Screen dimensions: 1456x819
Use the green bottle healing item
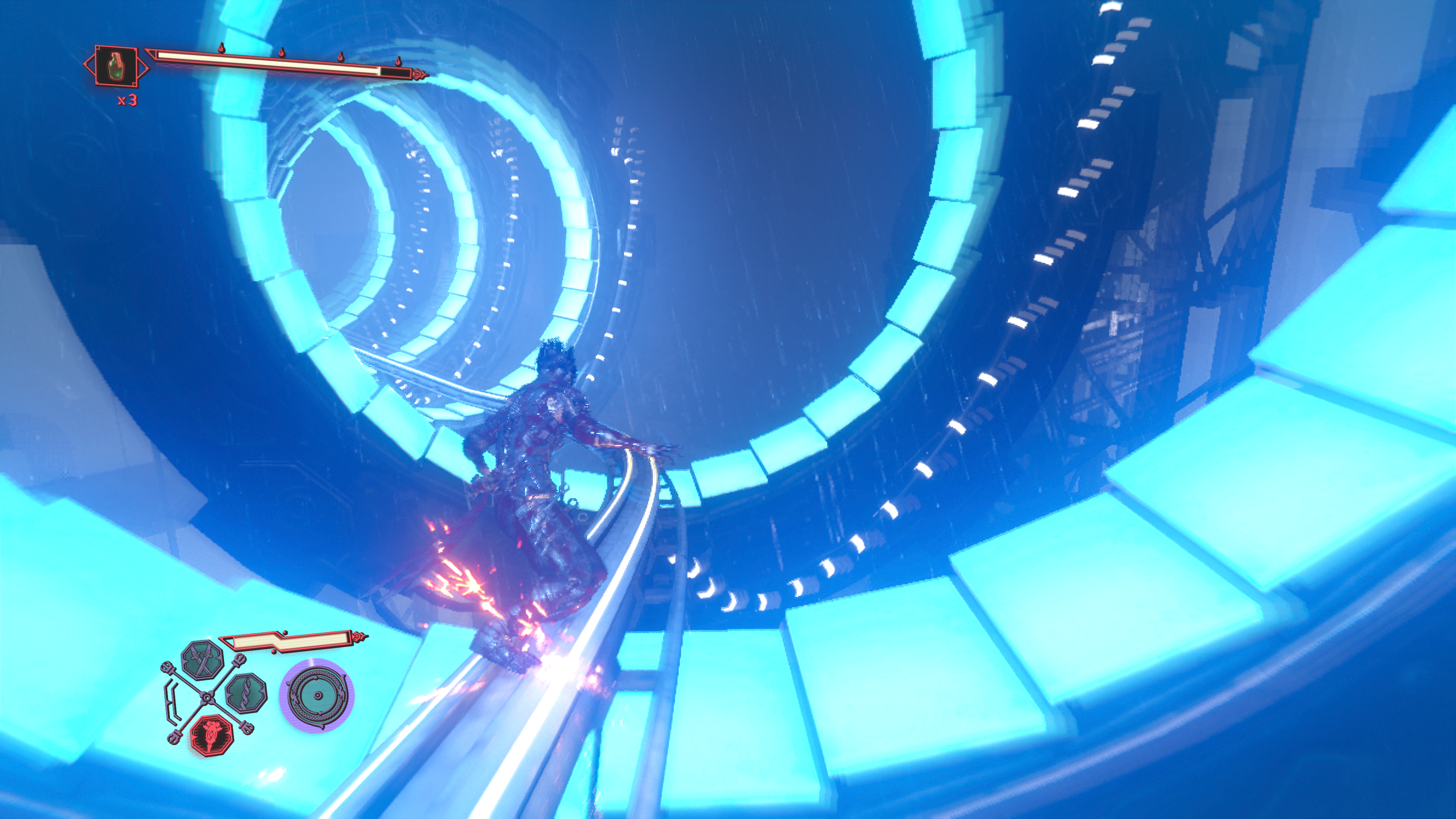click(116, 66)
